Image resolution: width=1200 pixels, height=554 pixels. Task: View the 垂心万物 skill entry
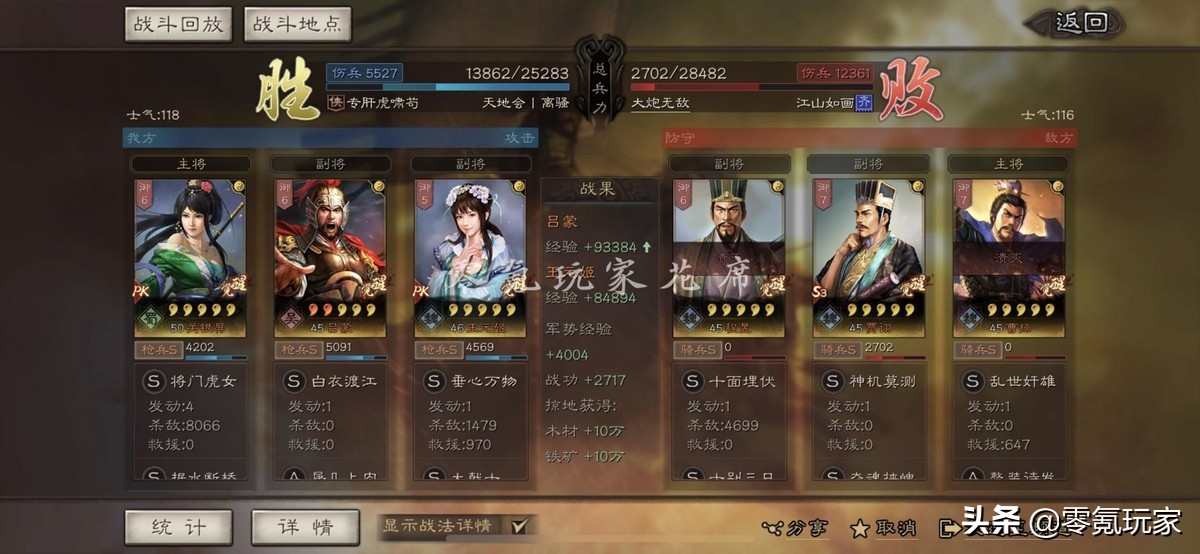tap(470, 382)
